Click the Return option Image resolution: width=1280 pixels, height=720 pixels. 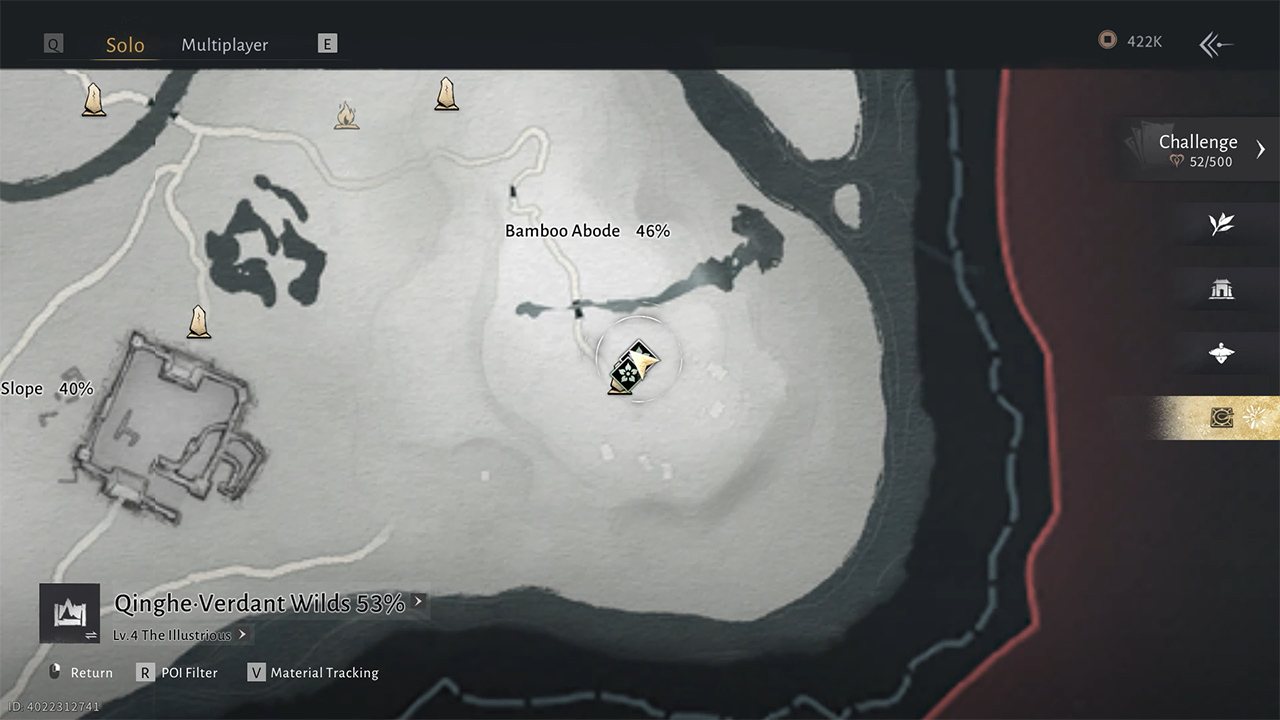pyautogui.click(x=81, y=673)
